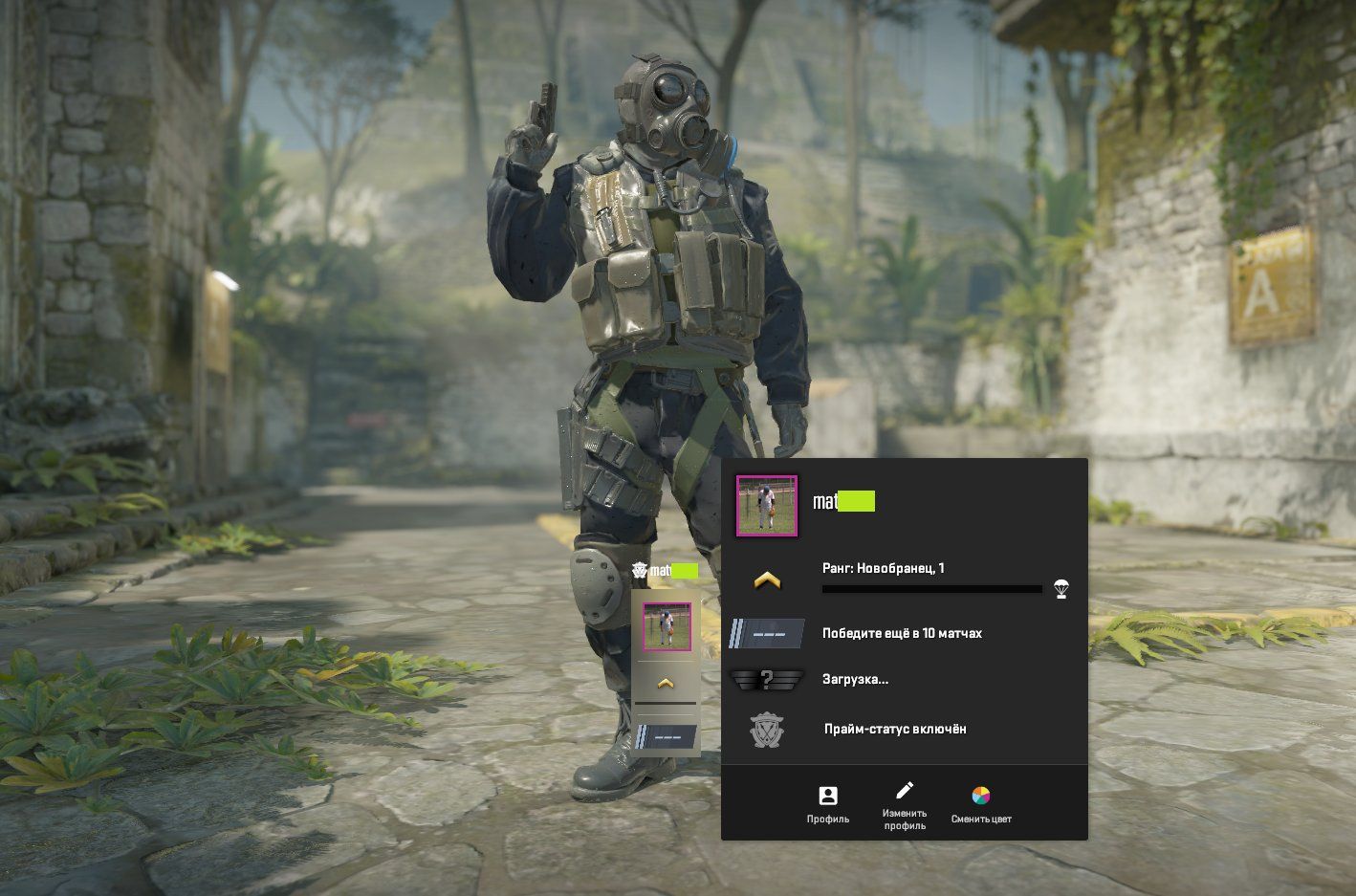Choose Сменить цвет color wheel

click(x=981, y=804)
